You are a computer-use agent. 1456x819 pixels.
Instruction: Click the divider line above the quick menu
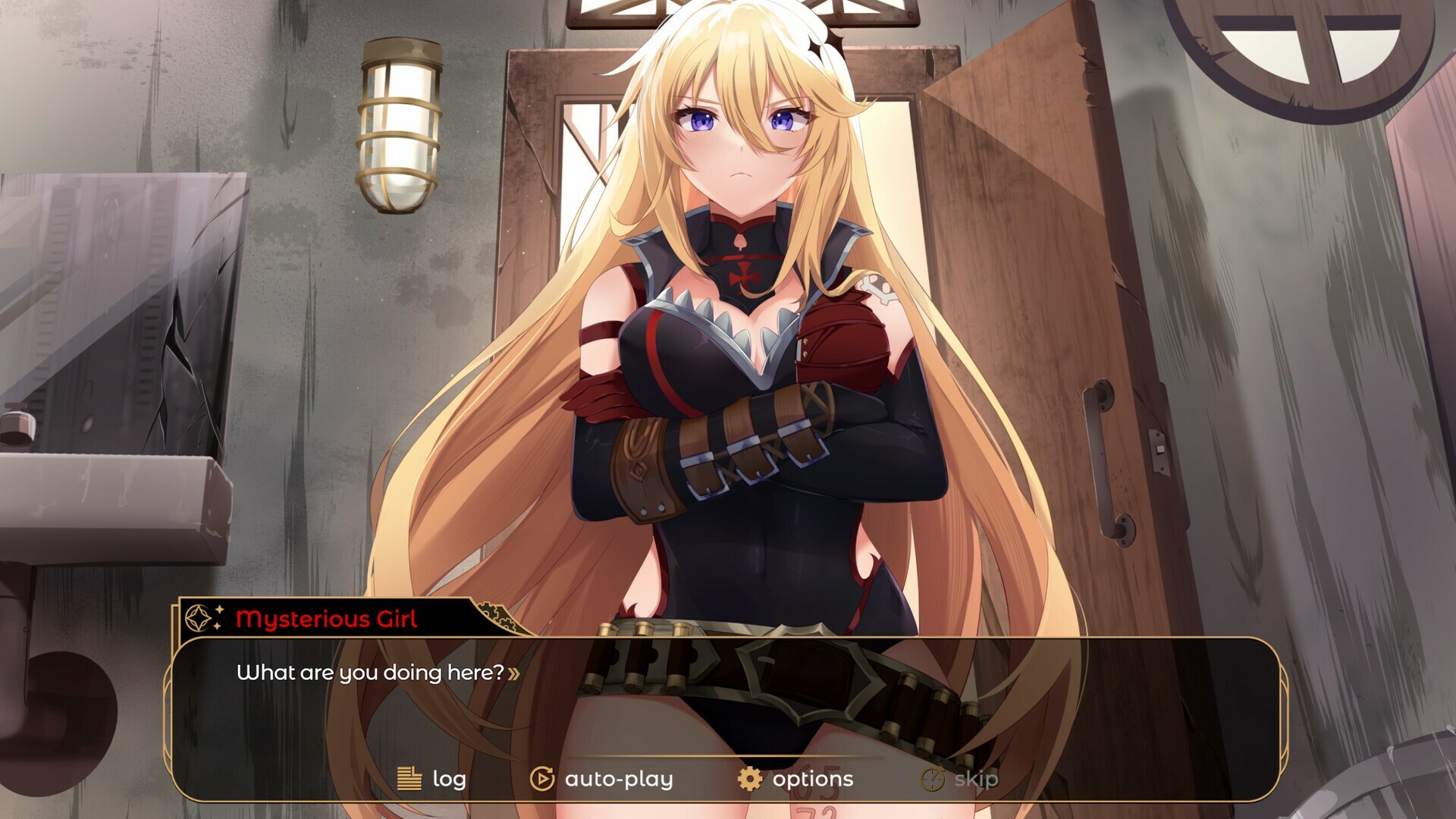pos(728,754)
